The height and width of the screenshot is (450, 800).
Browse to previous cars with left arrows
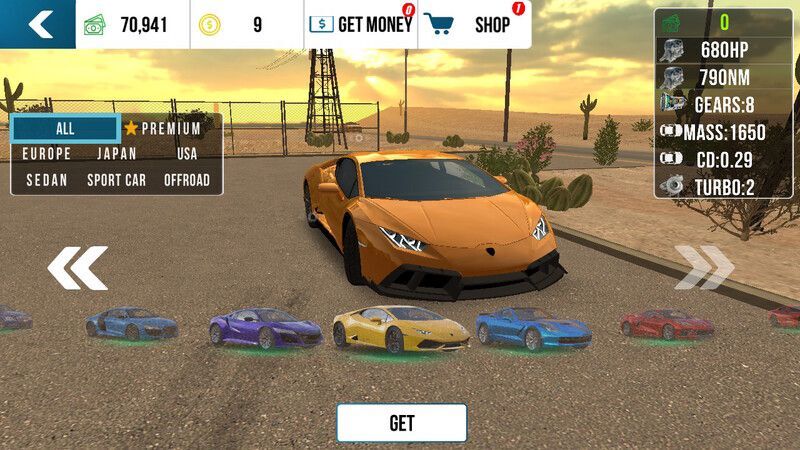pyautogui.click(x=78, y=268)
